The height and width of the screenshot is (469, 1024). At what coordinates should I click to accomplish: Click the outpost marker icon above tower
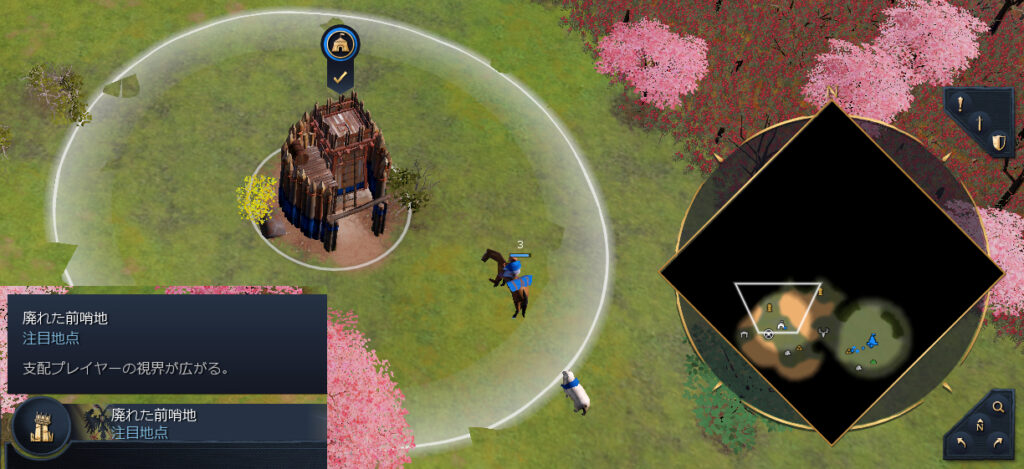click(340, 43)
